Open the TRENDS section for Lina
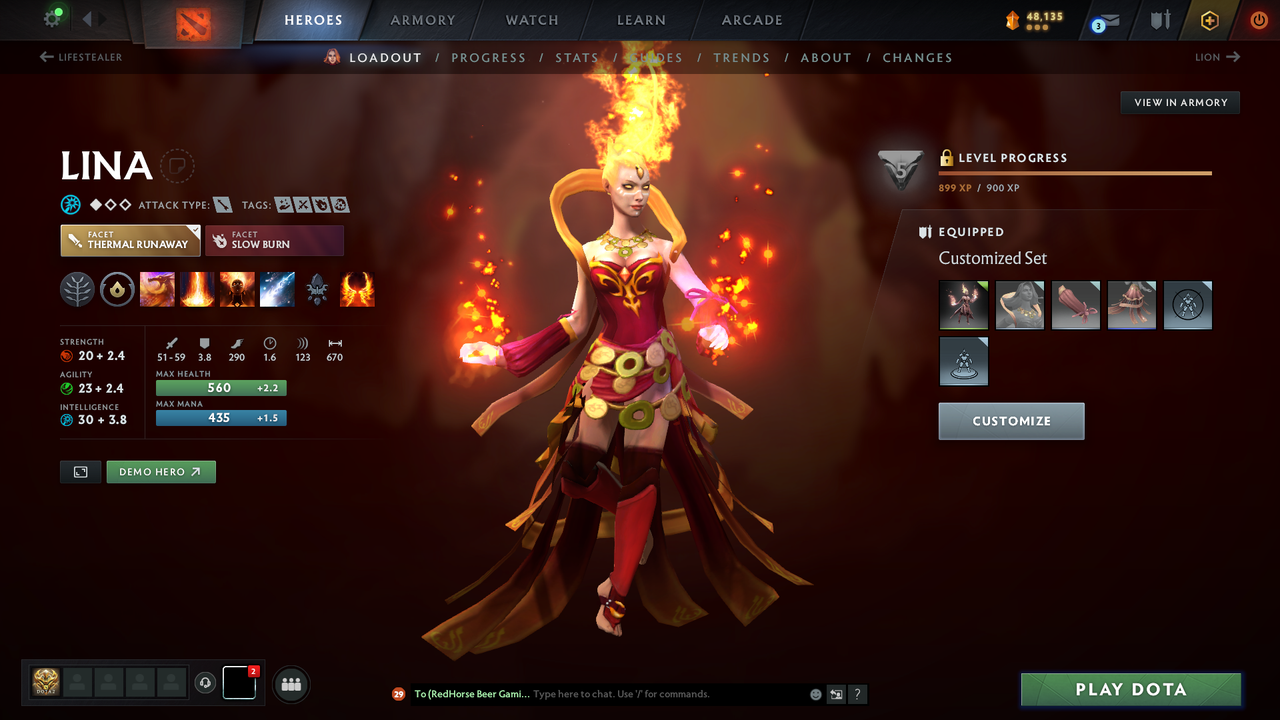Image resolution: width=1280 pixels, height=720 pixels. (741, 57)
